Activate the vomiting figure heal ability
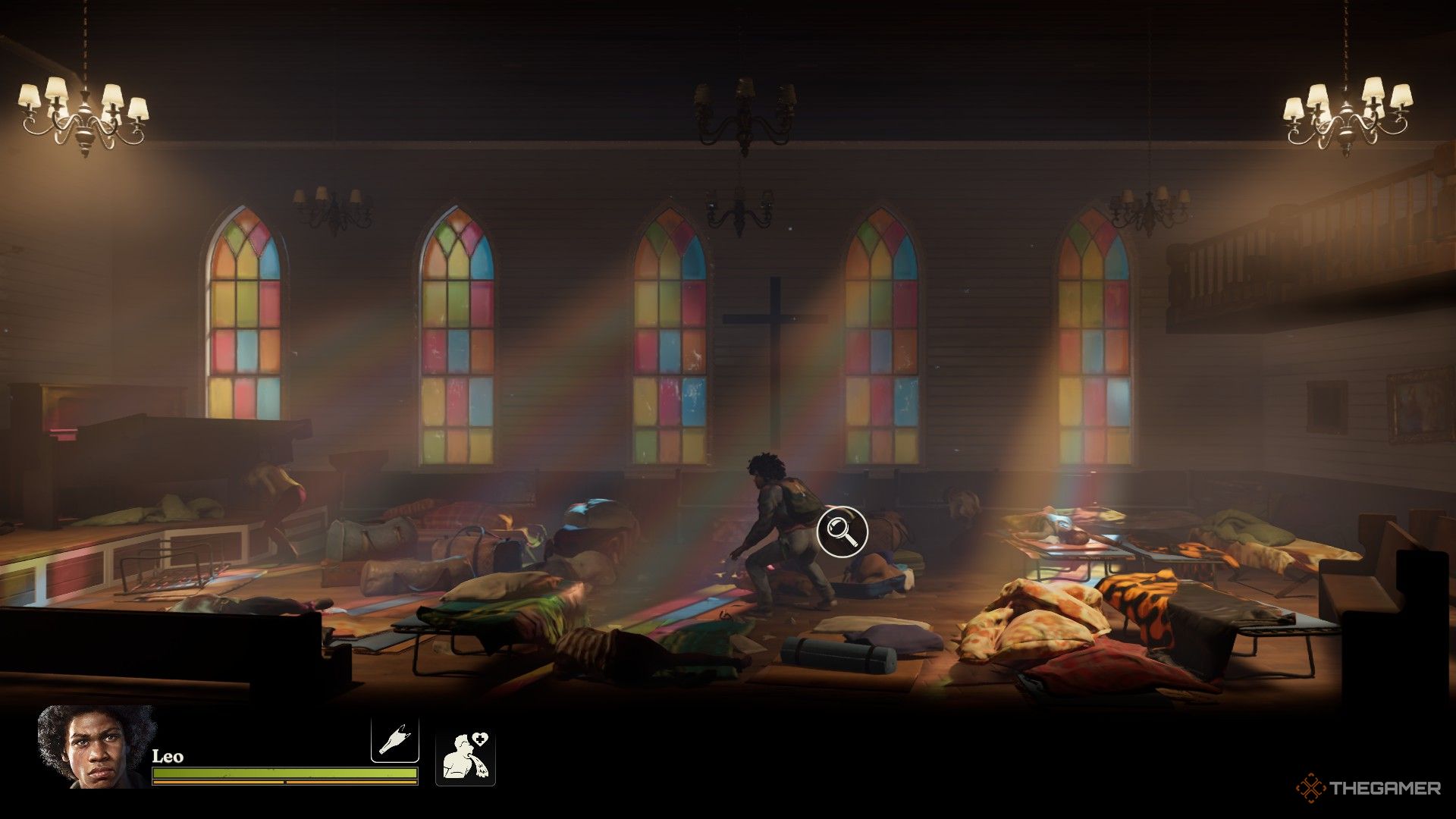 click(x=465, y=758)
